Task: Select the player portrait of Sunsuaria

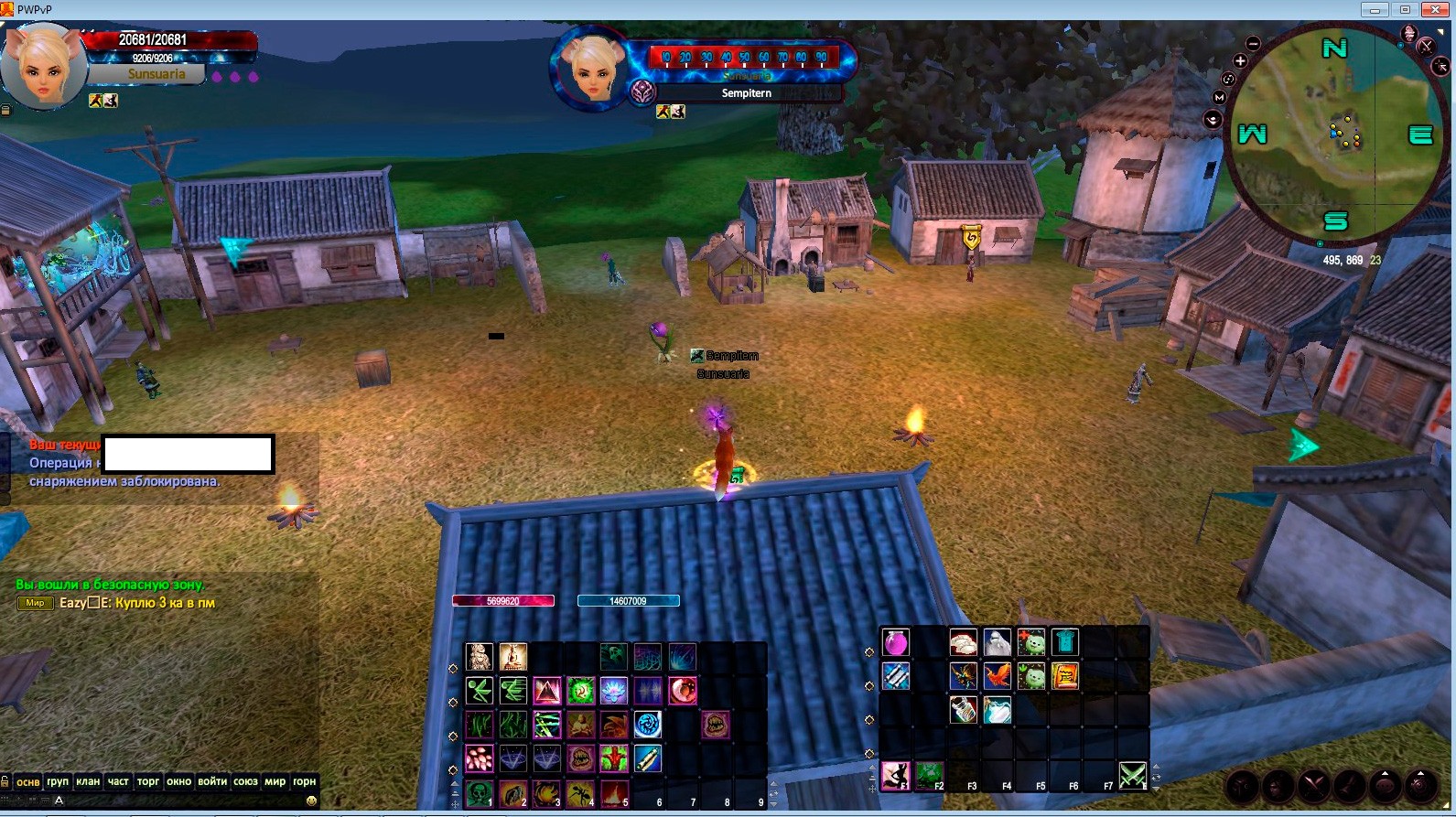Action: pyautogui.click(x=43, y=67)
